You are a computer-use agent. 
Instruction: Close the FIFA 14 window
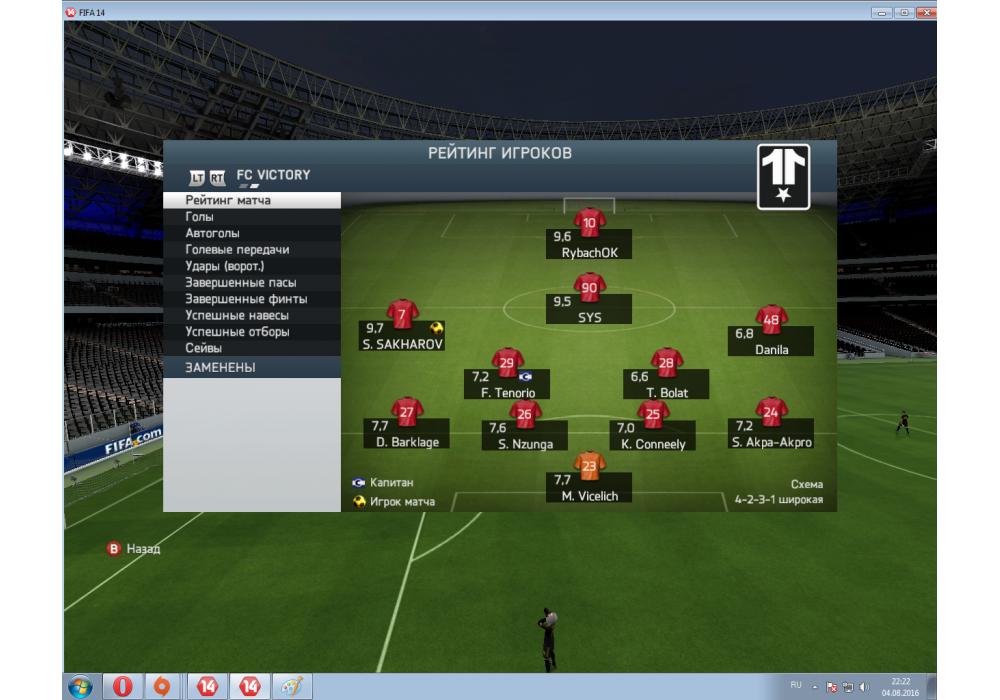click(x=925, y=12)
